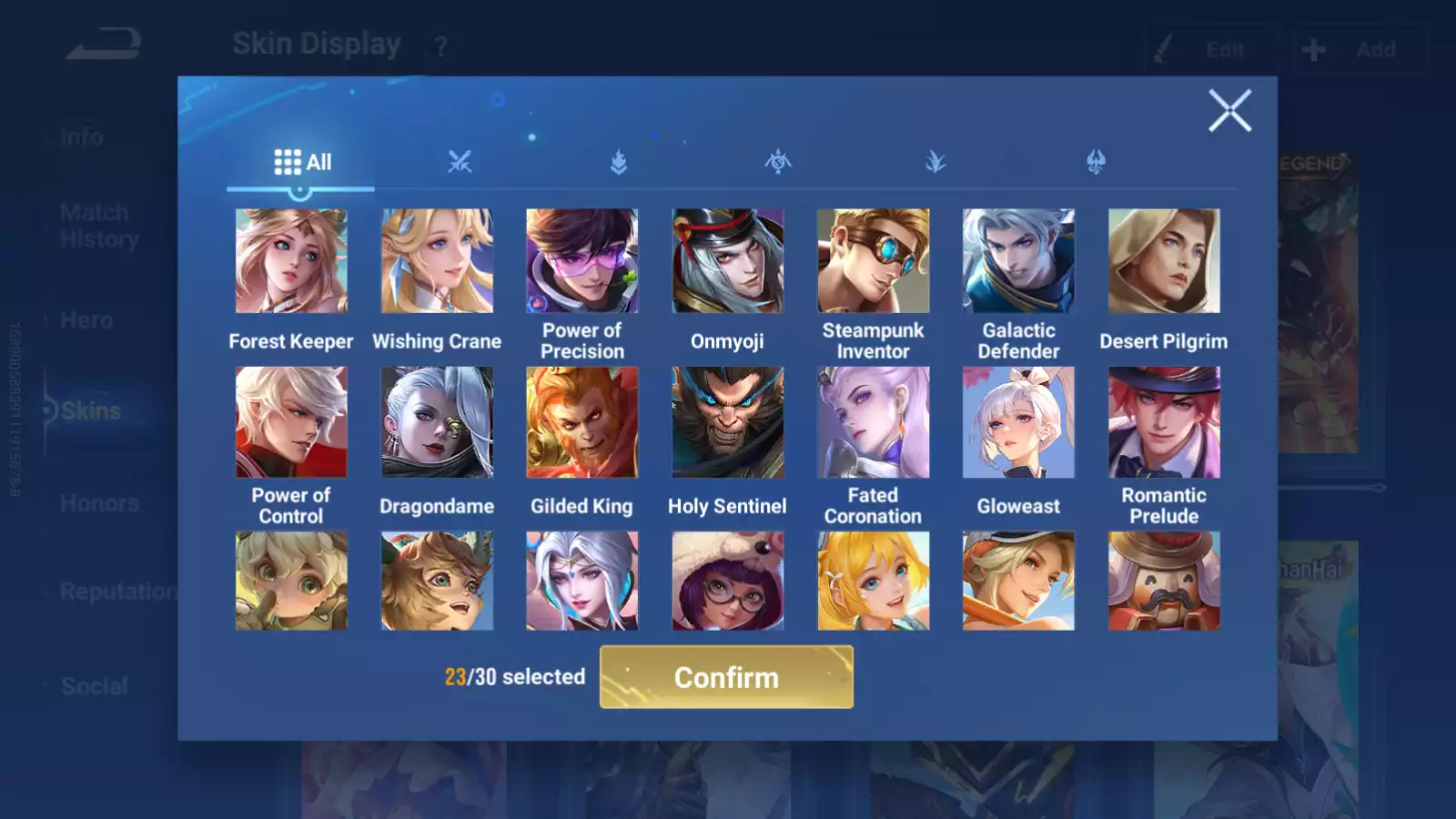The width and height of the screenshot is (1456, 819).
Task: Close the skin selection dialog
Action: click(1229, 111)
